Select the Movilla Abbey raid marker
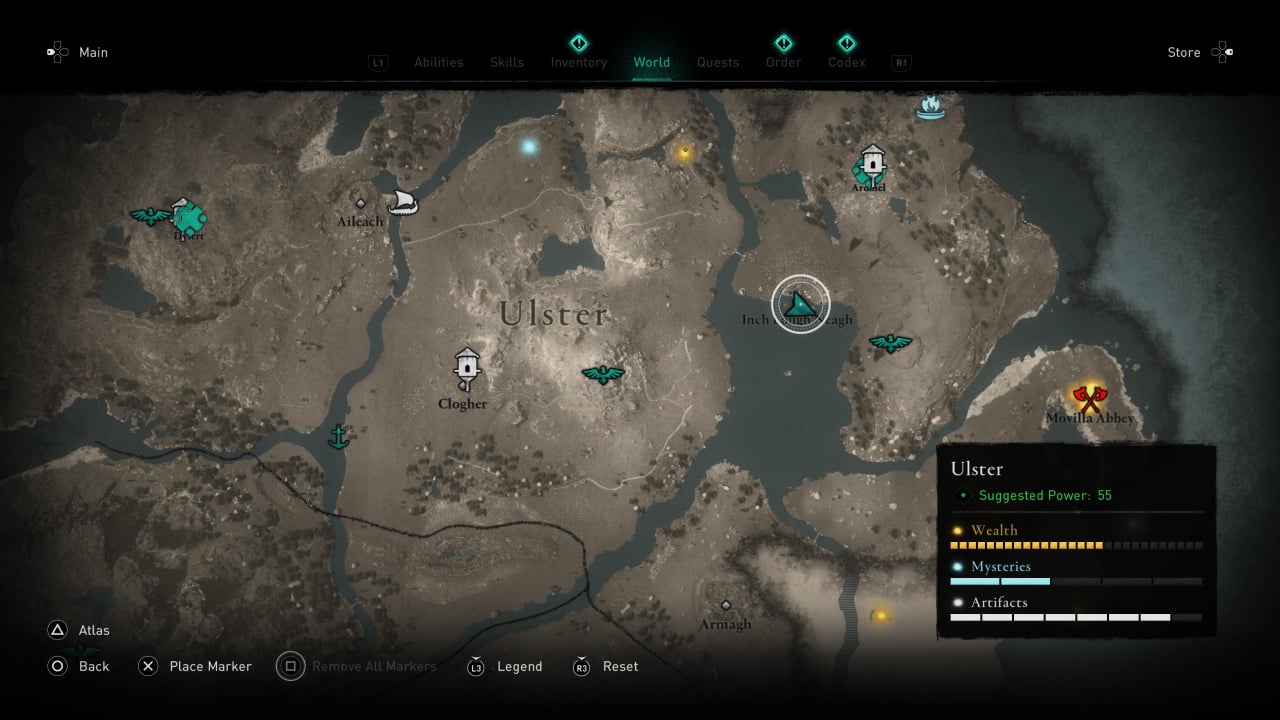 click(x=1088, y=397)
